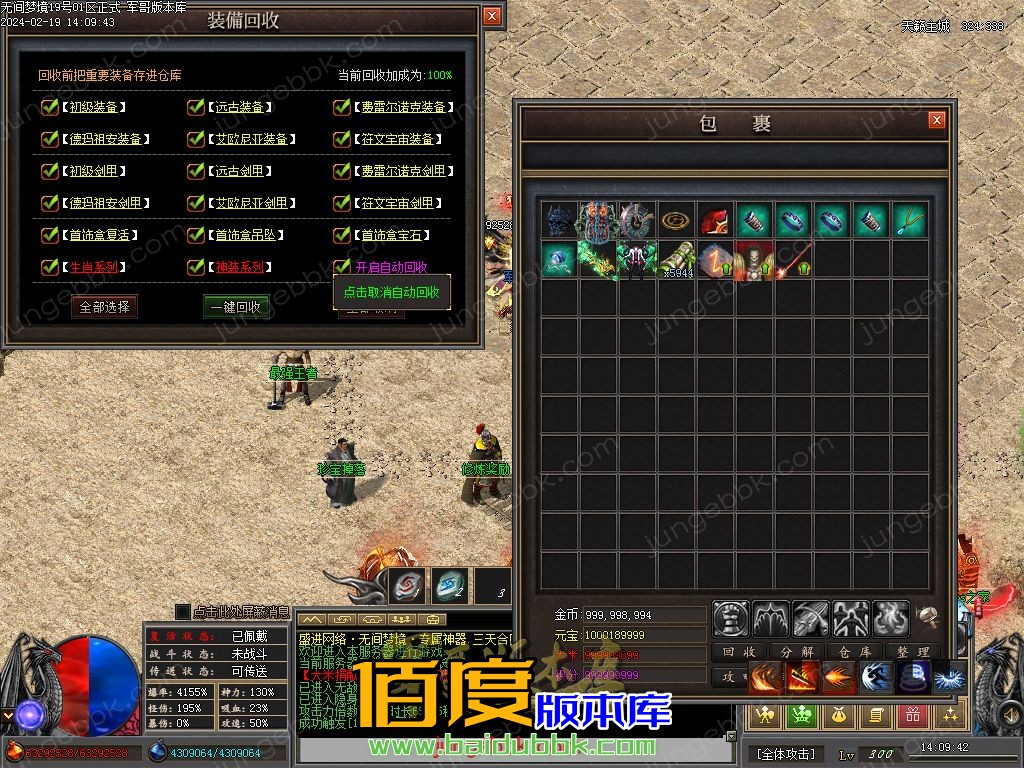Click the 分解 decompose button
1024x768 pixels.
797,652
